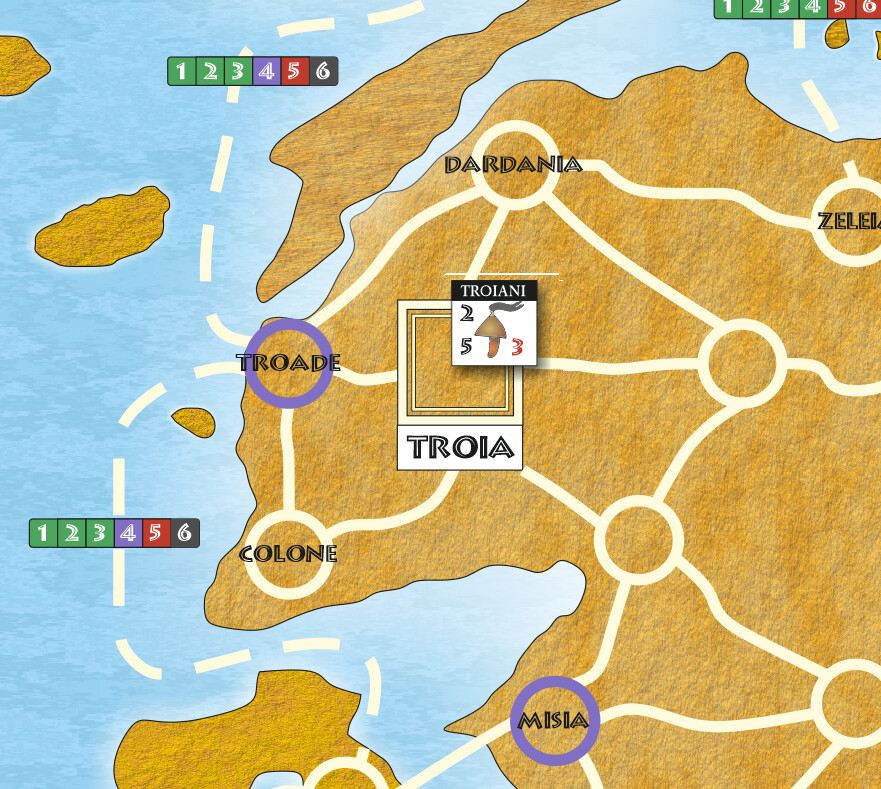Choose the purple-ringed Troade space
The image size is (881, 789).
coord(289,363)
